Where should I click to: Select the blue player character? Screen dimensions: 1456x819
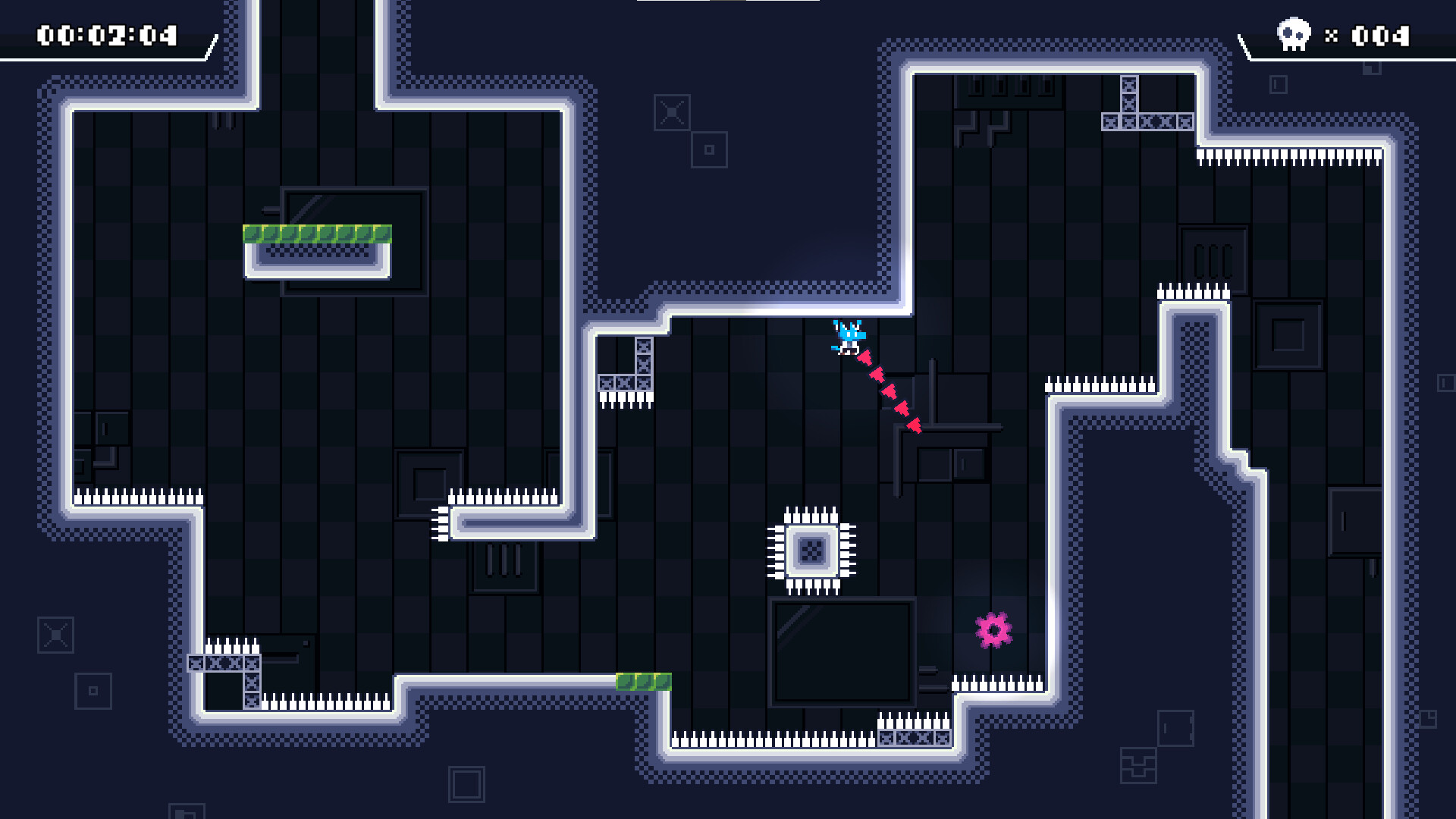(849, 338)
